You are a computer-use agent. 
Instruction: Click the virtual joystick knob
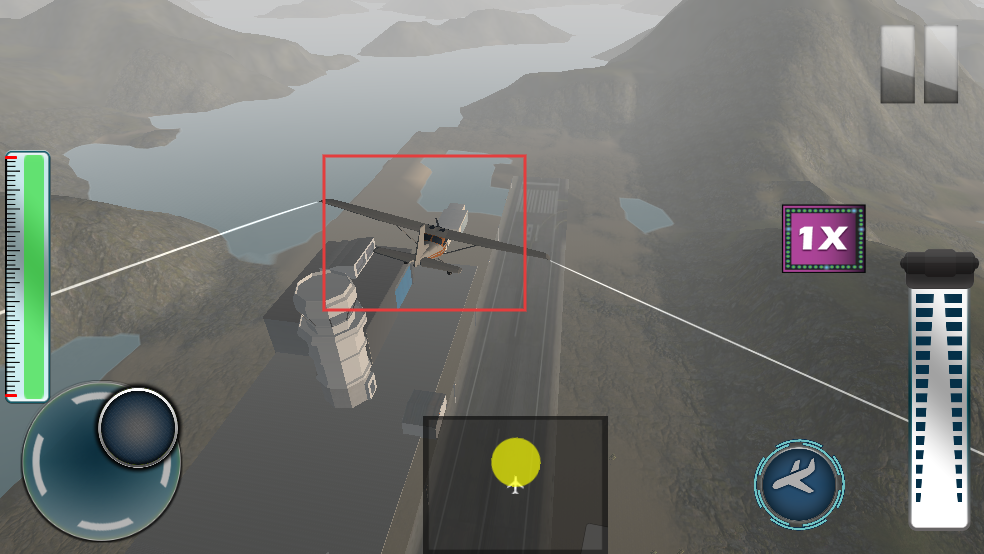point(138,427)
